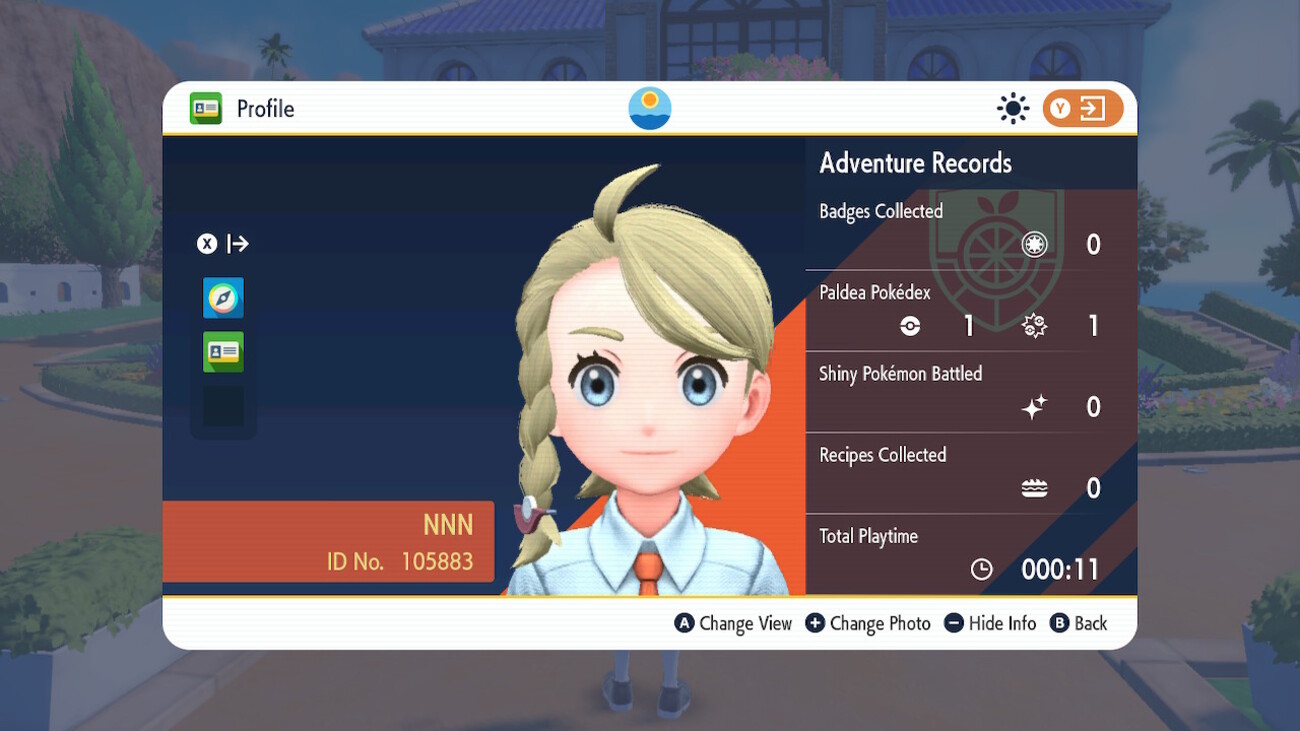
Task: Go Back from the profile screen
Action: (1079, 623)
